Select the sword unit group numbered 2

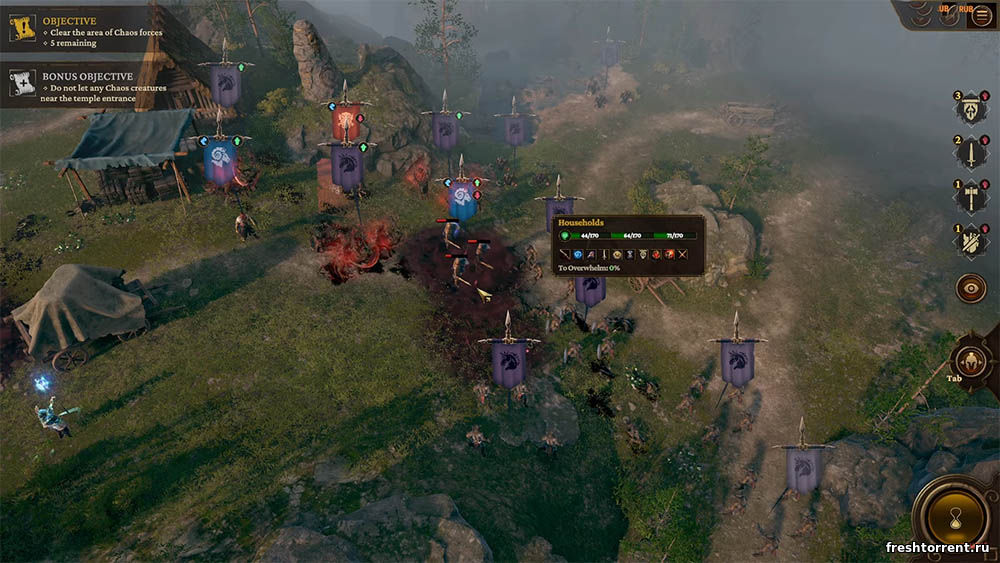click(x=972, y=153)
